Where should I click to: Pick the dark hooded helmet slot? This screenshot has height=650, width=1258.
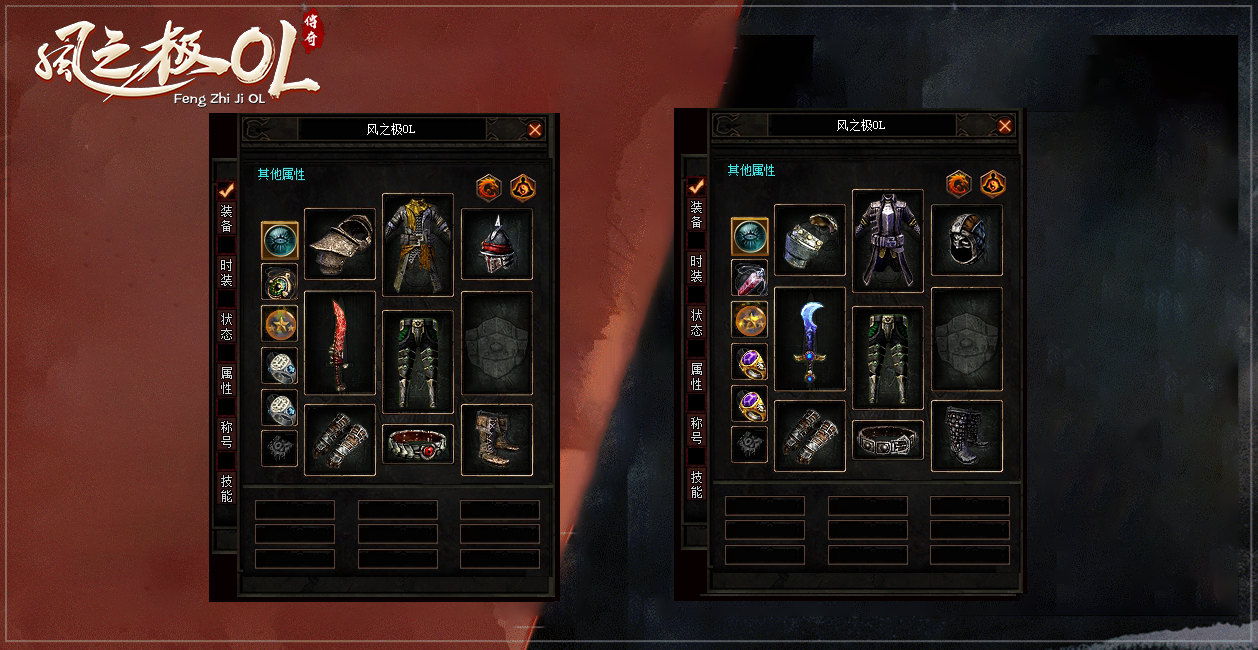pos(967,240)
